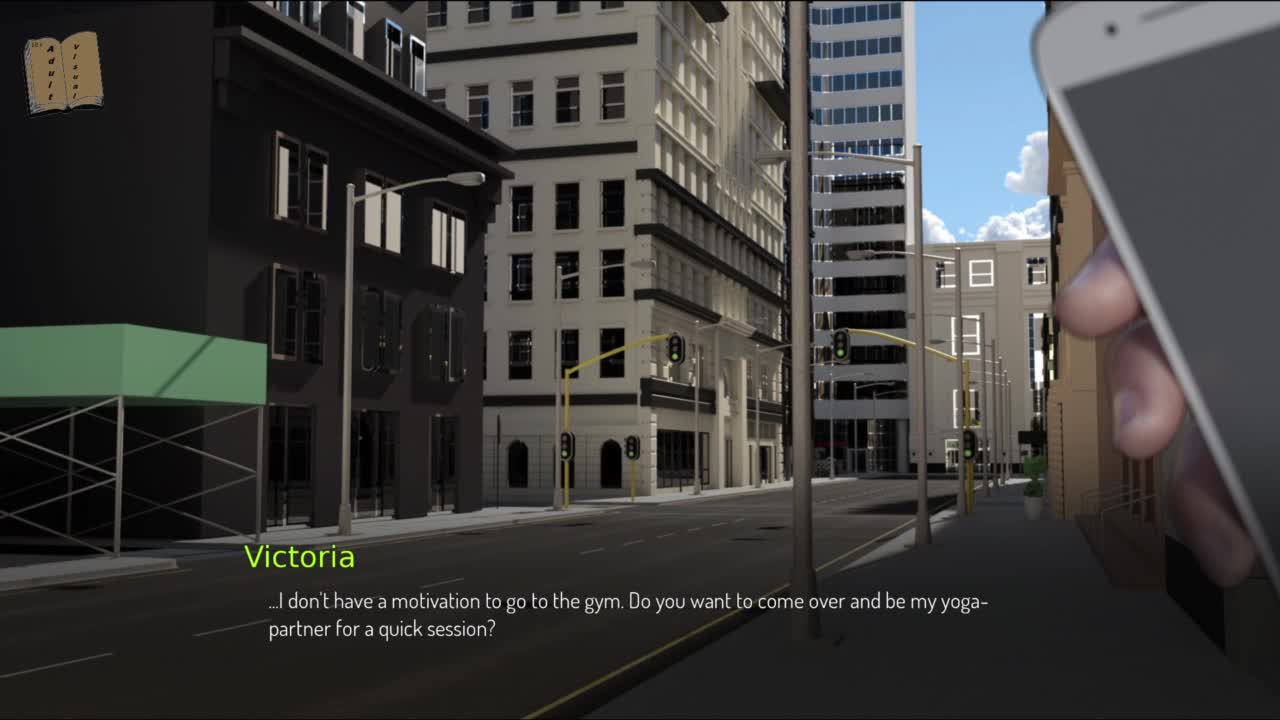Viewport: 1280px width, 720px height.
Task: Click the book logo icon
Action: coord(63,72)
